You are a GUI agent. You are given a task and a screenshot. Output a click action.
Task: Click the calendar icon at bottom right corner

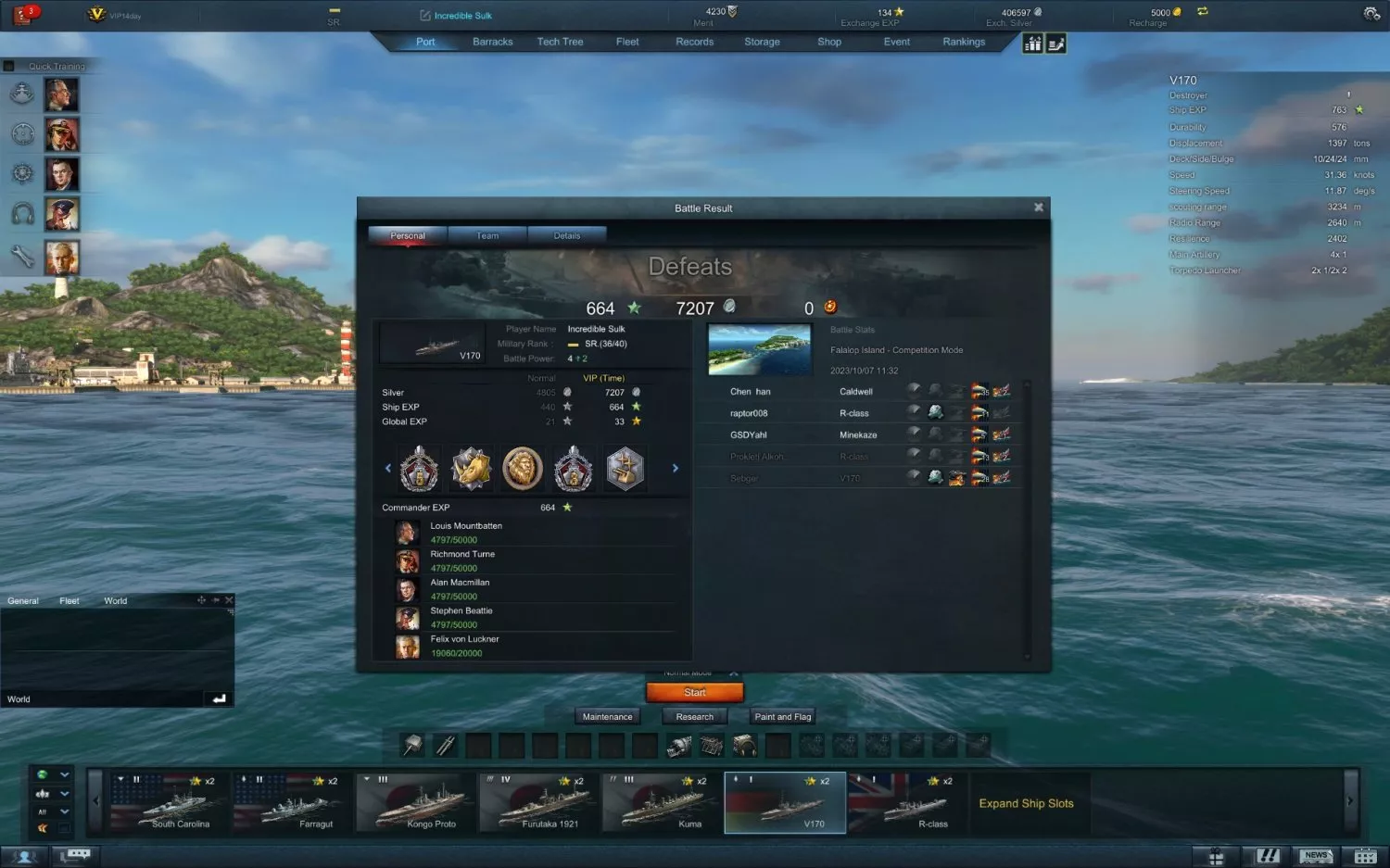coord(1365,855)
